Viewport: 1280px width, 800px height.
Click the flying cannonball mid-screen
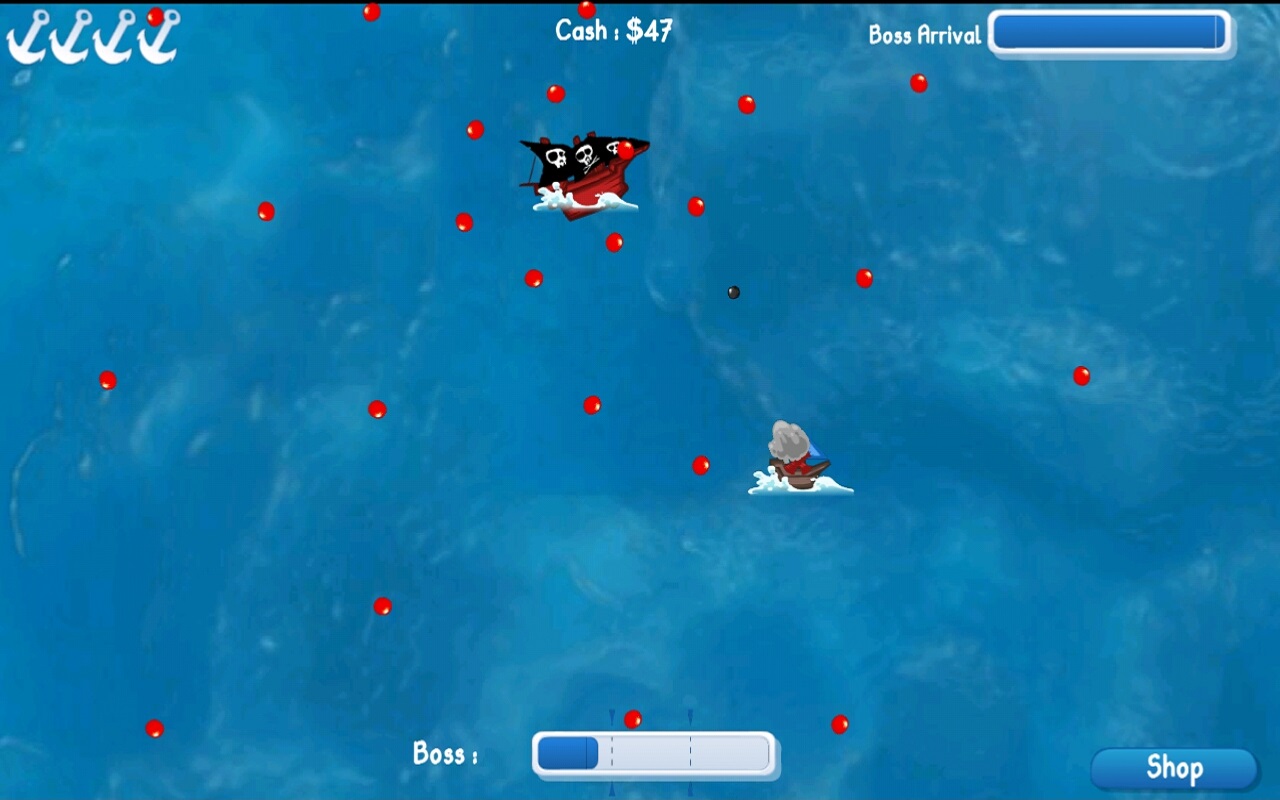[x=733, y=292]
